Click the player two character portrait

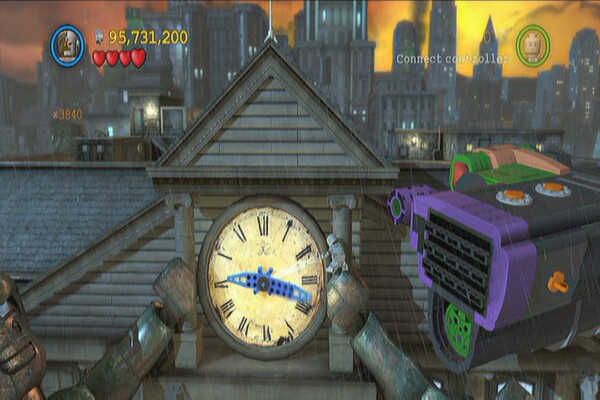click(x=533, y=45)
